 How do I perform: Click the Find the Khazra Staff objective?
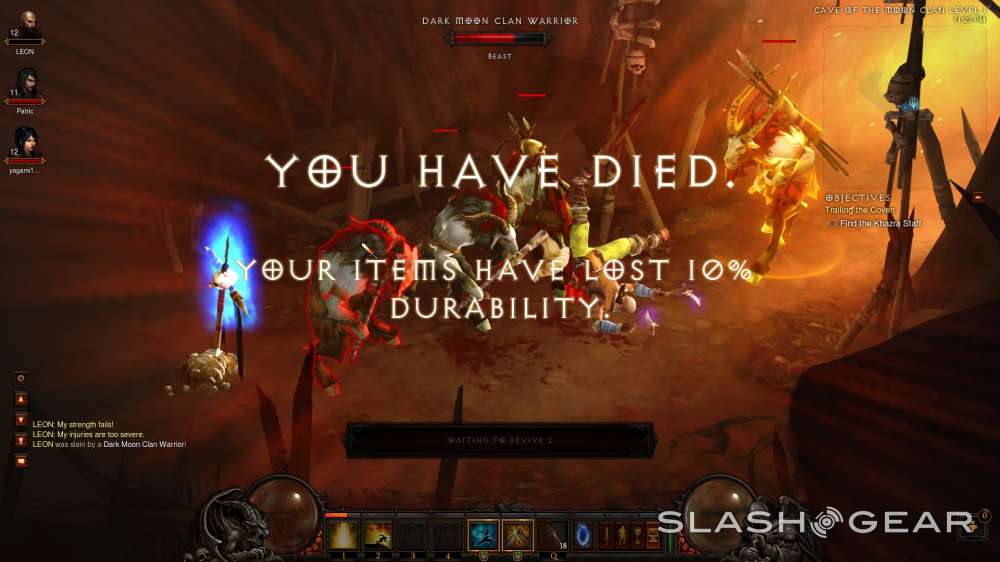coord(880,223)
